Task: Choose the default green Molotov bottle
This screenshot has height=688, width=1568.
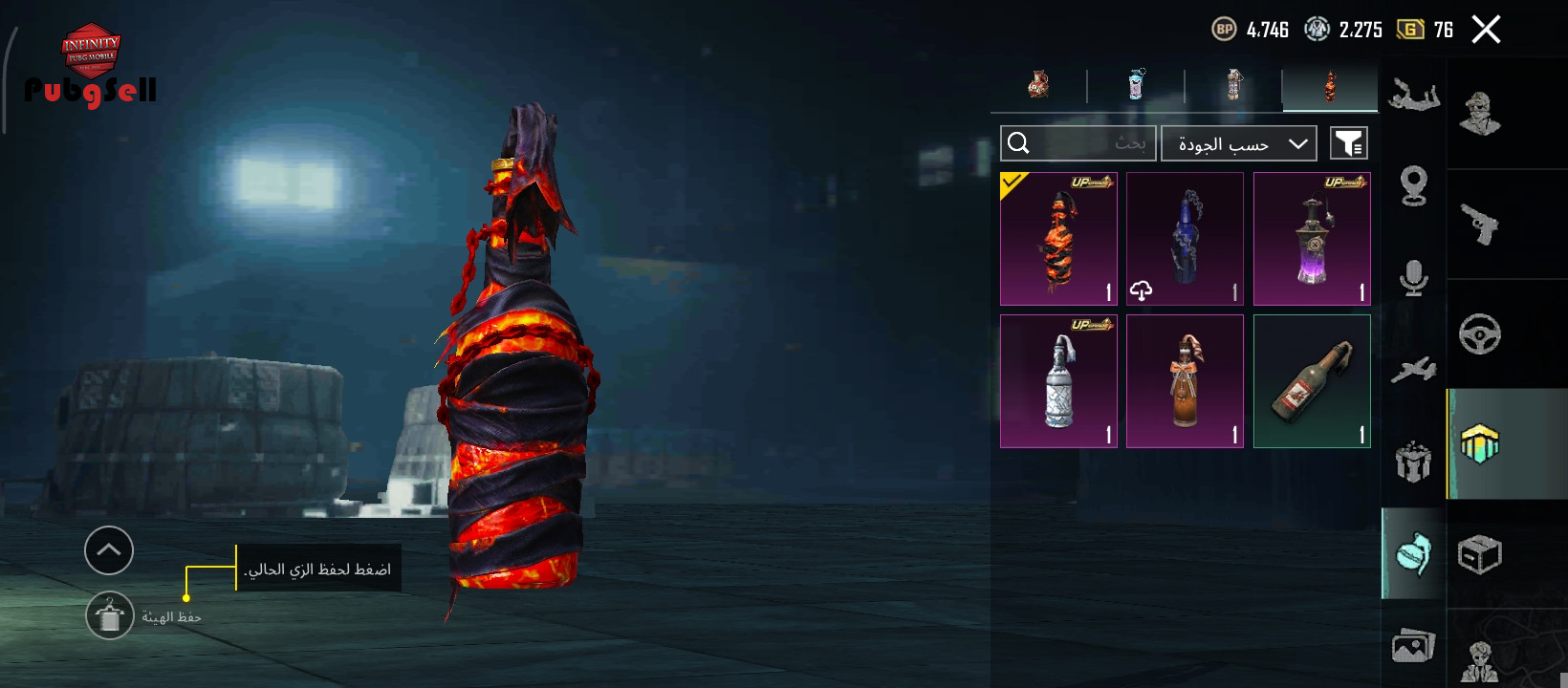Action: click(x=1312, y=381)
